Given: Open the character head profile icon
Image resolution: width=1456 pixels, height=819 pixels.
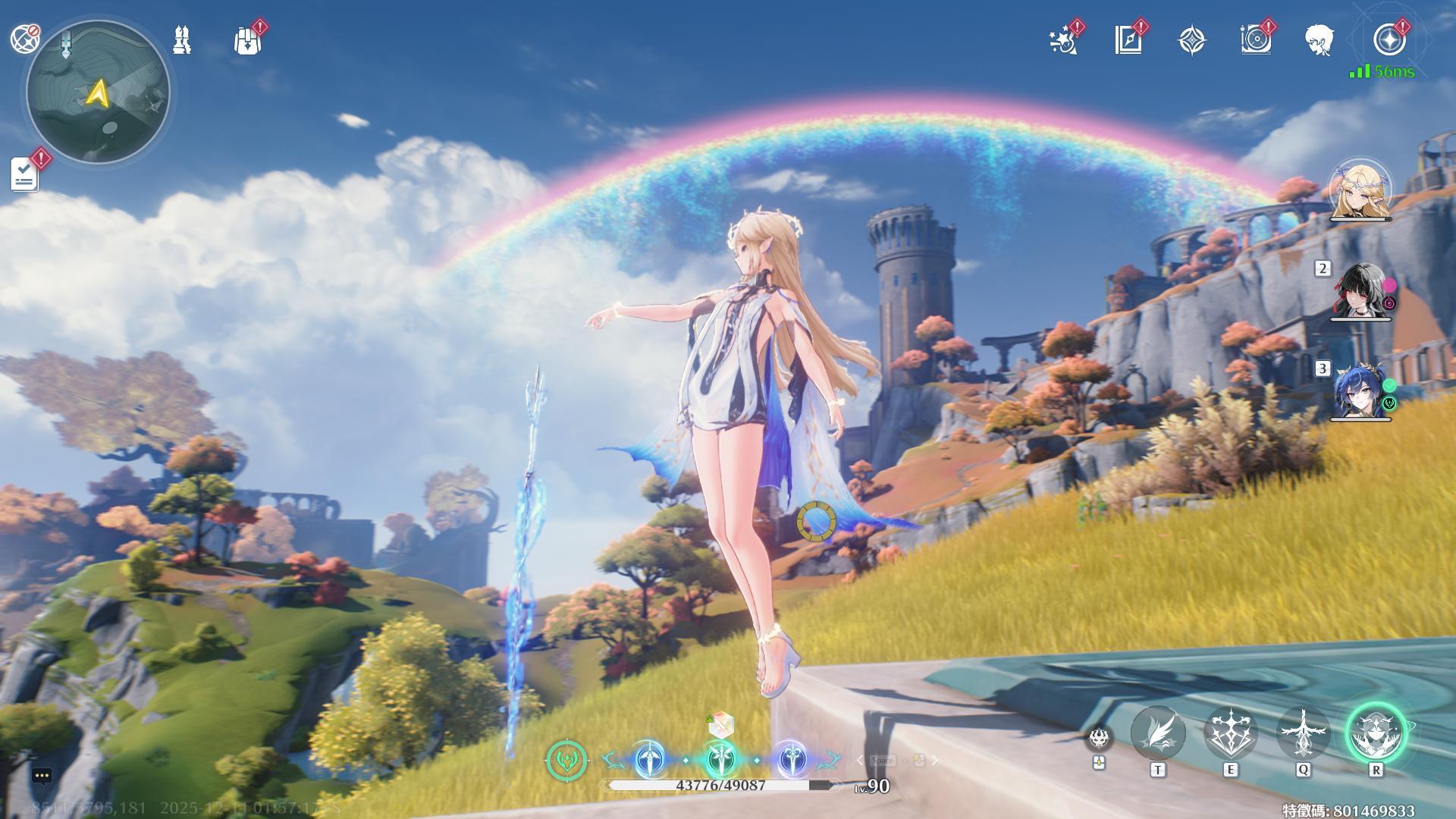Looking at the screenshot, I should tap(1319, 40).
